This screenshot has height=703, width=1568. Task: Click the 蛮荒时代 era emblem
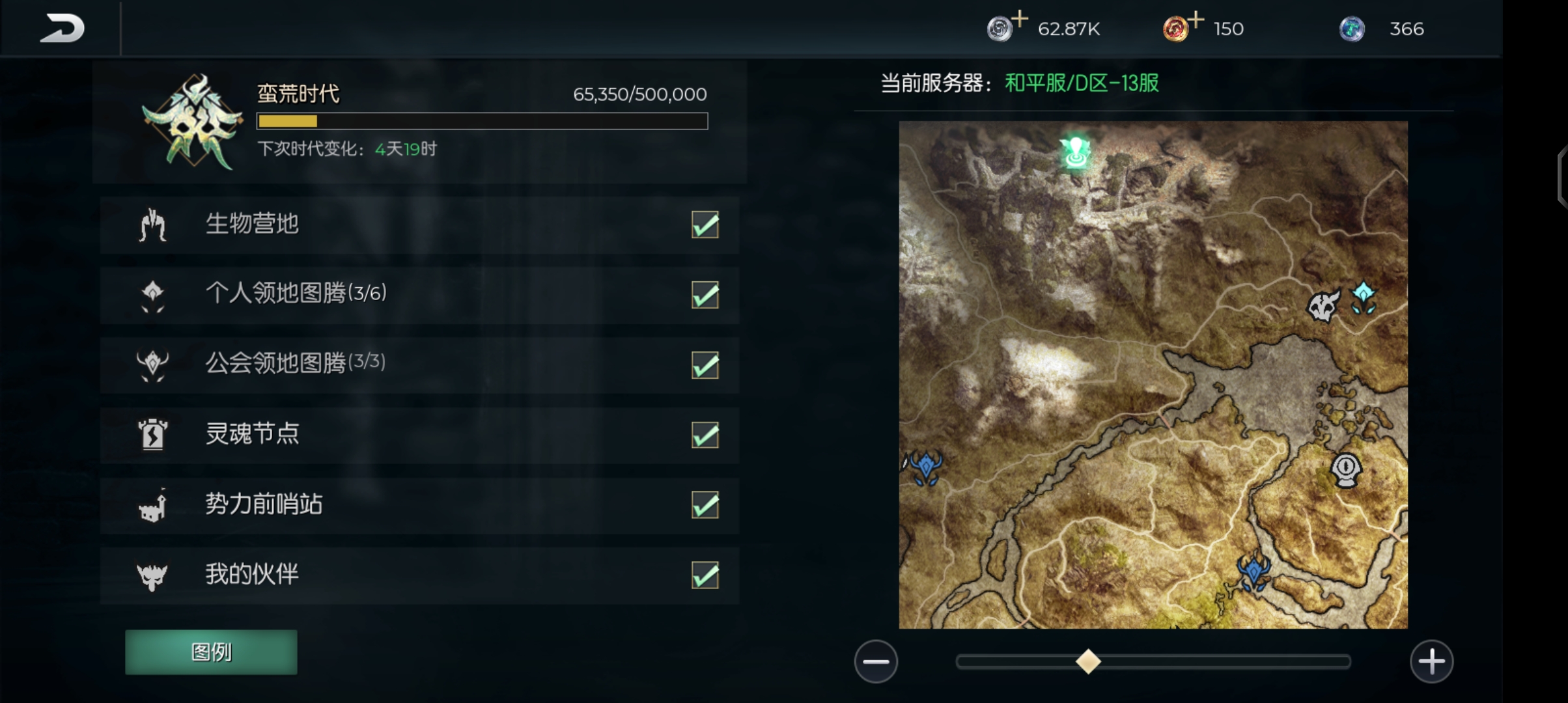[x=193, y=122]
